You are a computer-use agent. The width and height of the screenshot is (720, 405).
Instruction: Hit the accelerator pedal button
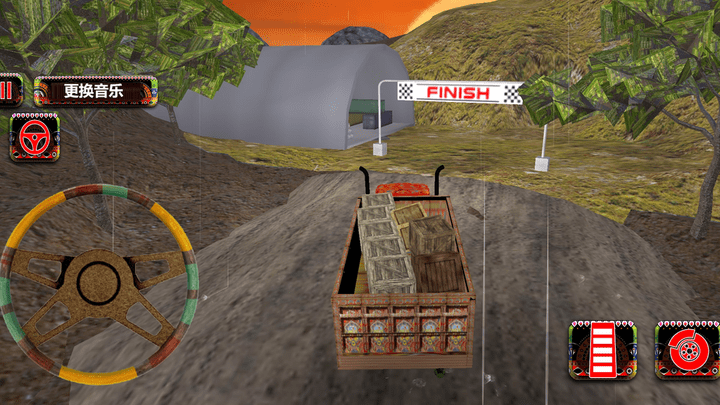coord(600,350)
